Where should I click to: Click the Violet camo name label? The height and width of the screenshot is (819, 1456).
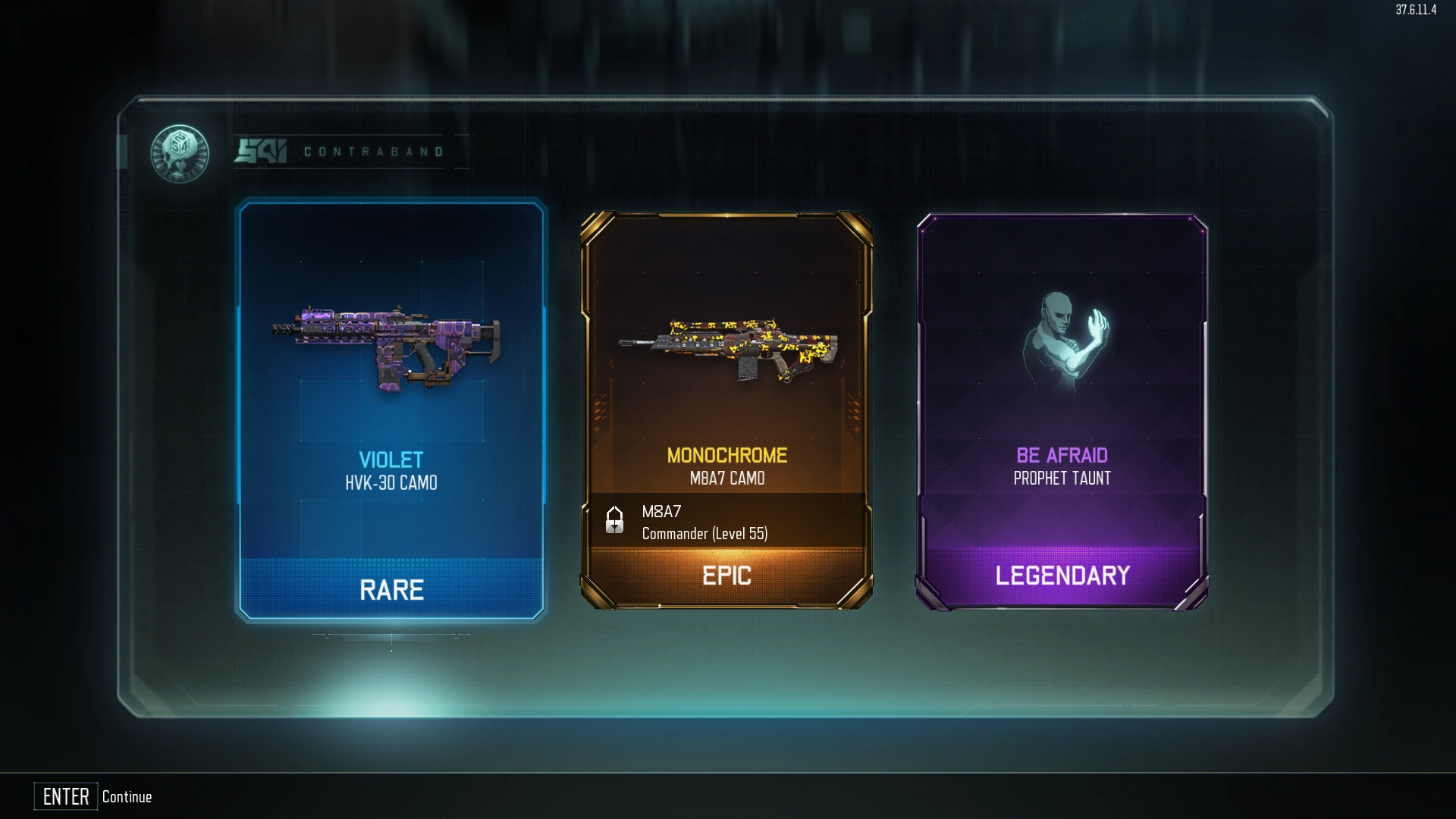[391, 458]
